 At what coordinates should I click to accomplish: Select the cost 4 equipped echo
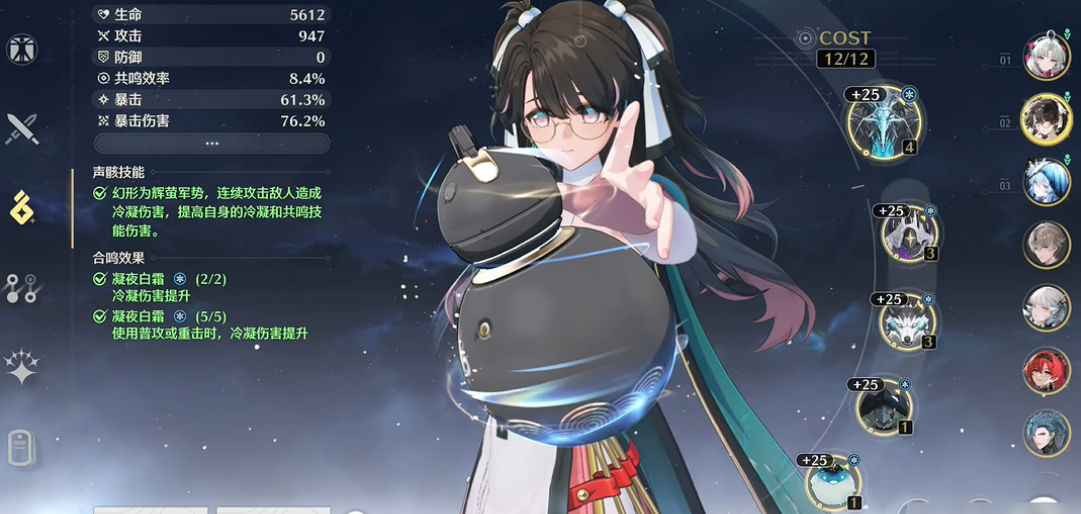coord(883,125)
